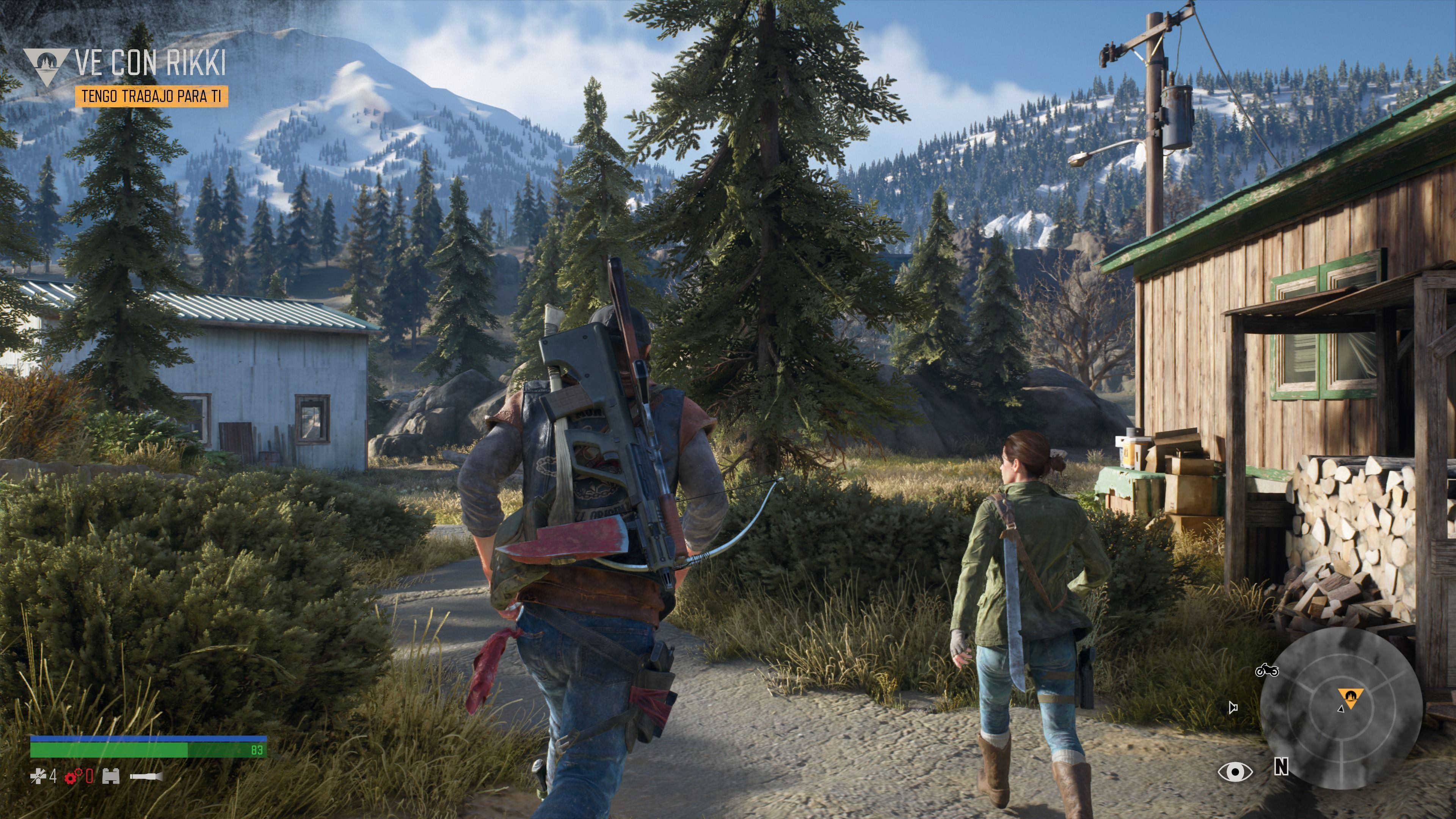Click the north compass N marker
The height and width of the screenshot is (819, 1456).
point(1281,767)
